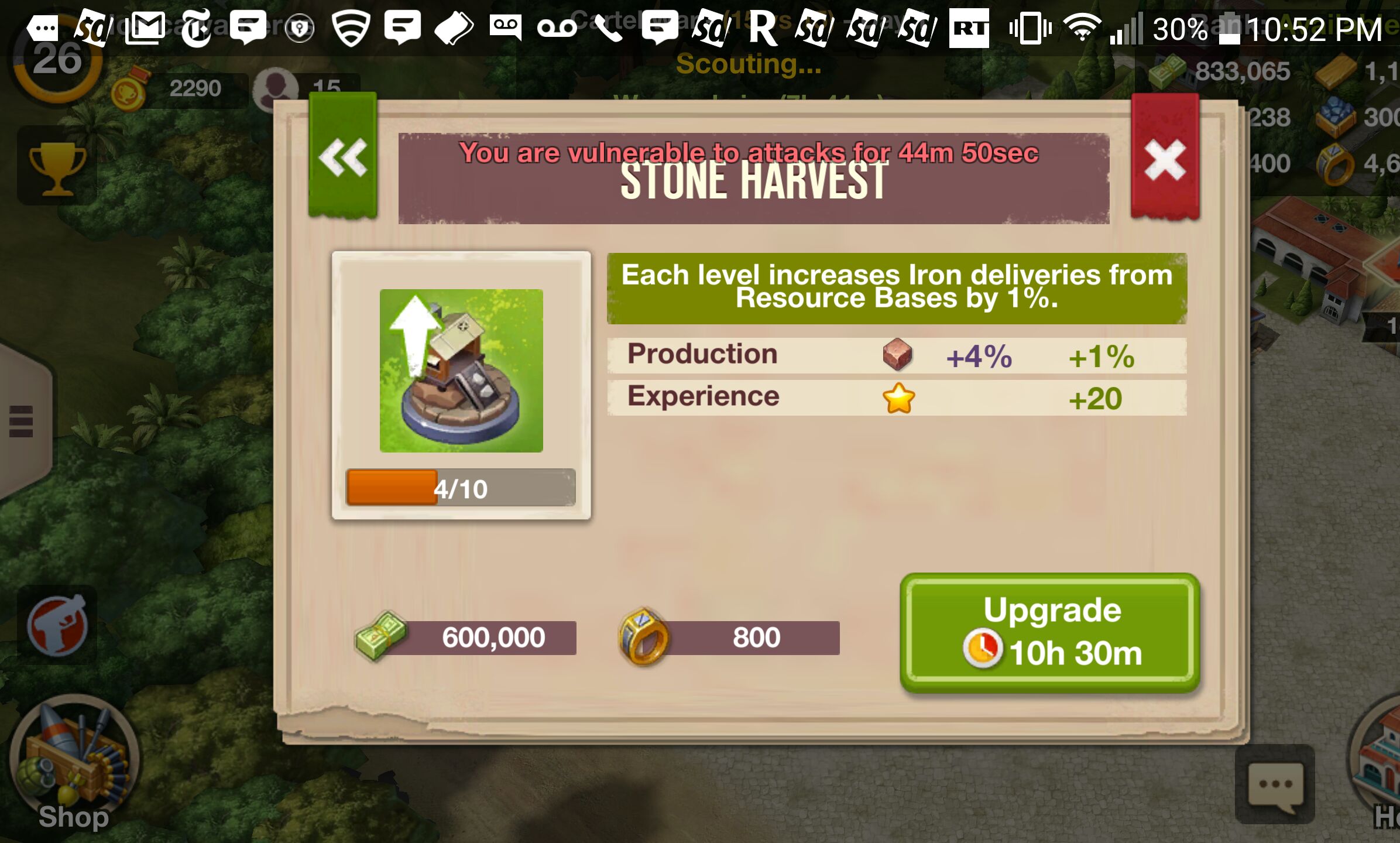This screenshot has height=843, width=1400.
Task: Open the Gmail notification in status bar
Action: (x=145, y=28)
